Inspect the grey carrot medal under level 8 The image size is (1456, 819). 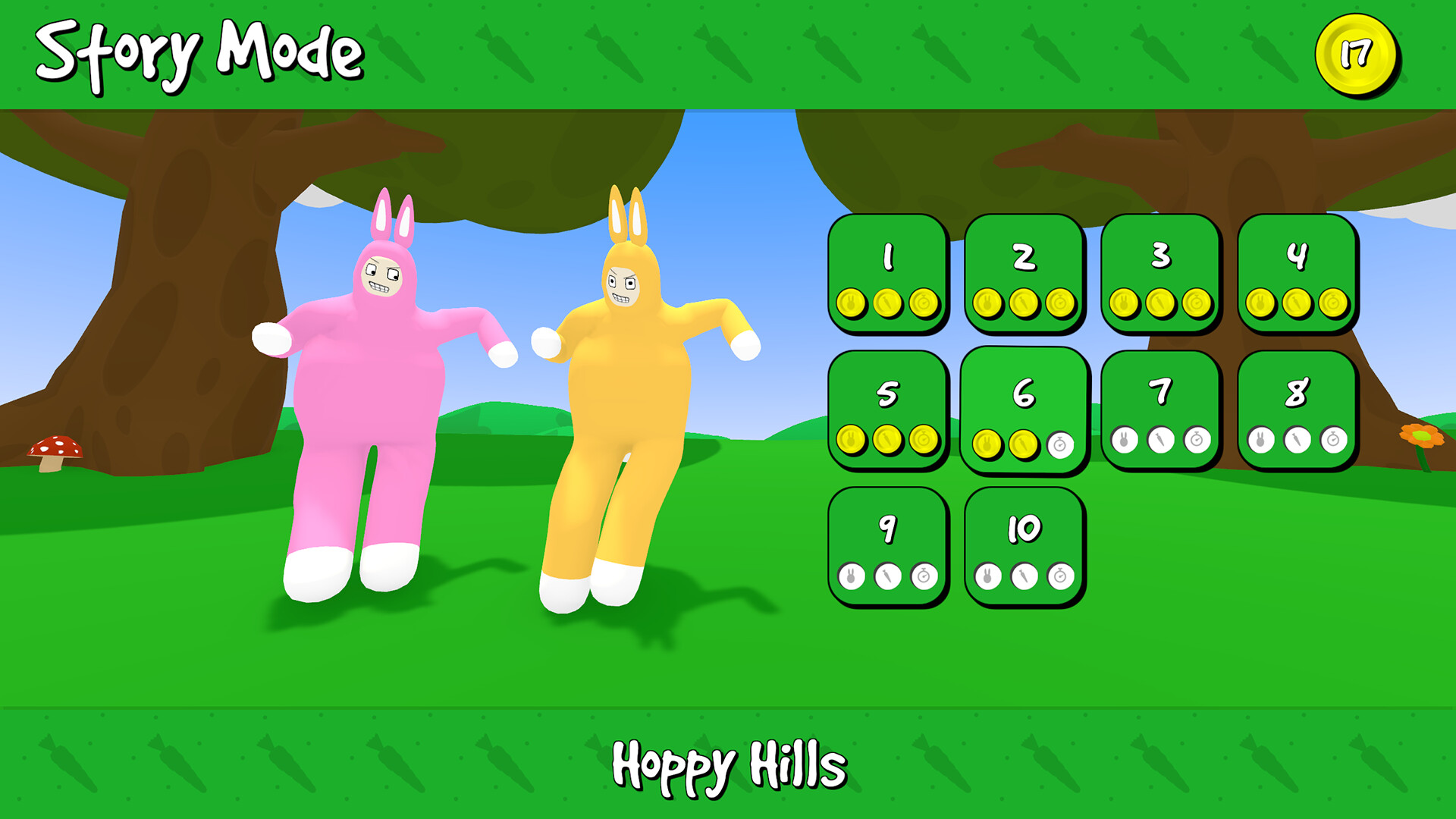pos(1298,439)
